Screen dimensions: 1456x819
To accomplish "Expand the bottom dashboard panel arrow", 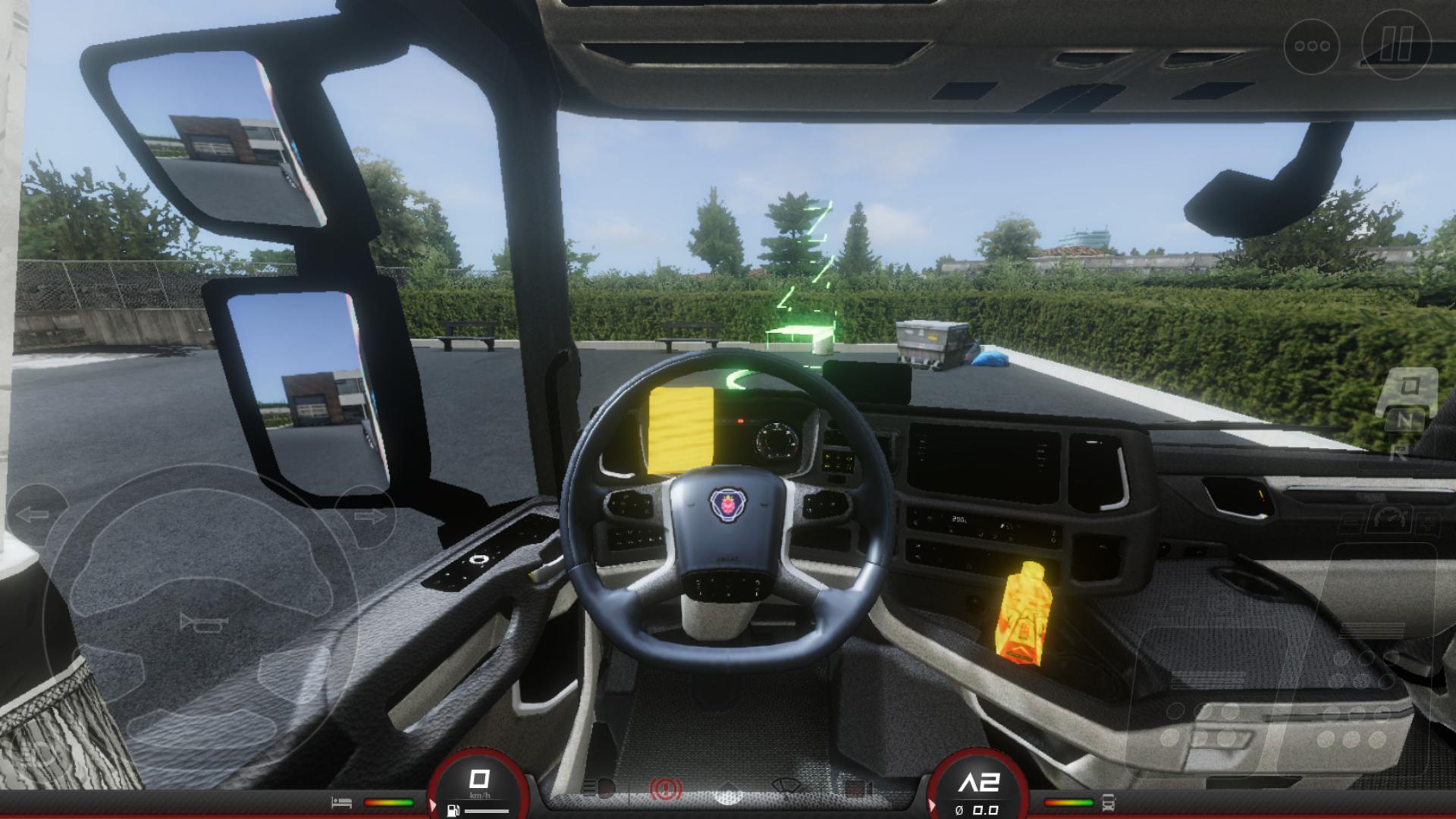I will coord(728,789).
